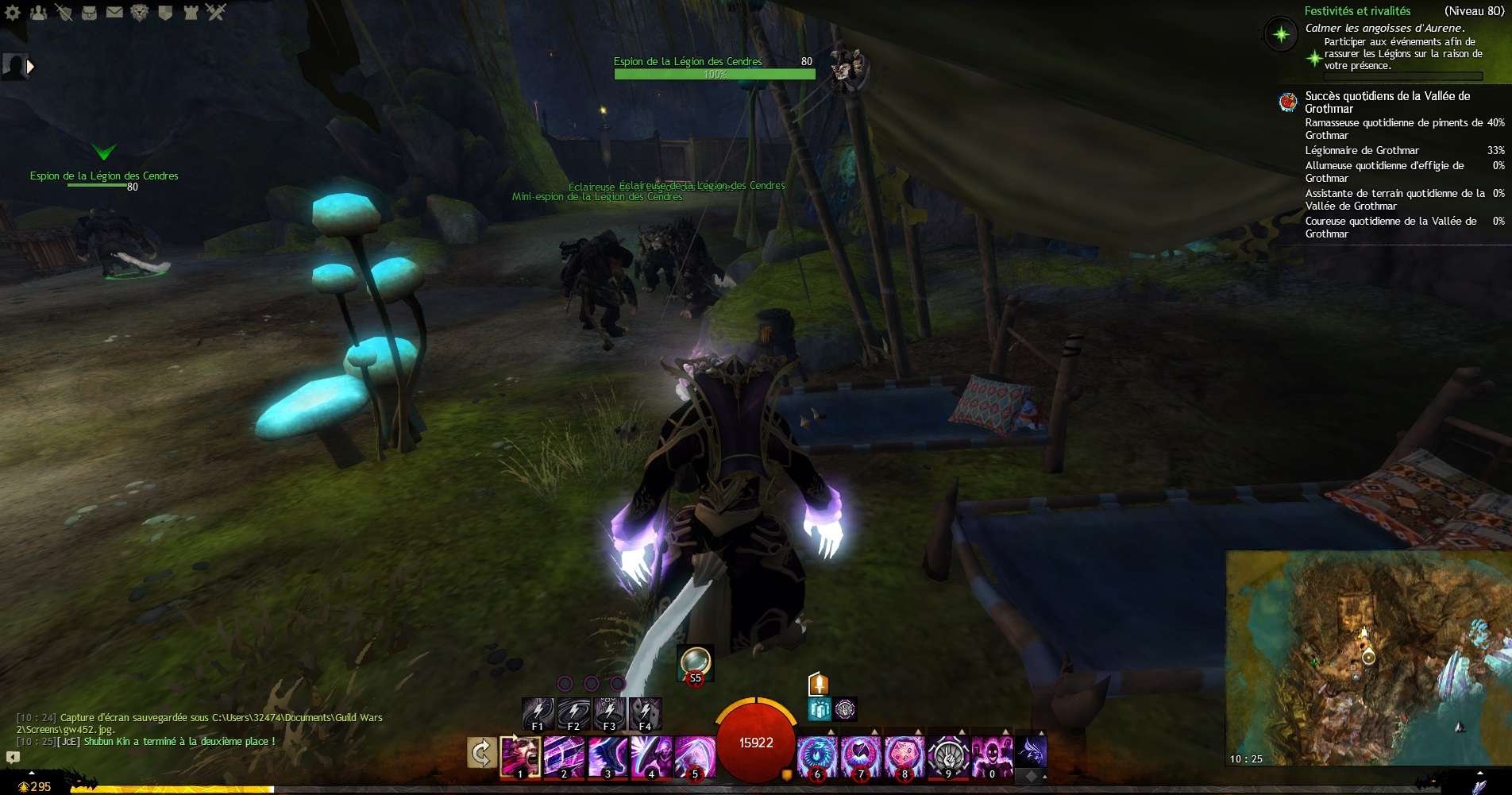Image resolution: width=1512 pixels, height=795 pixels.
Task: Open the World vs World castle icon
Action: [191, 12]
